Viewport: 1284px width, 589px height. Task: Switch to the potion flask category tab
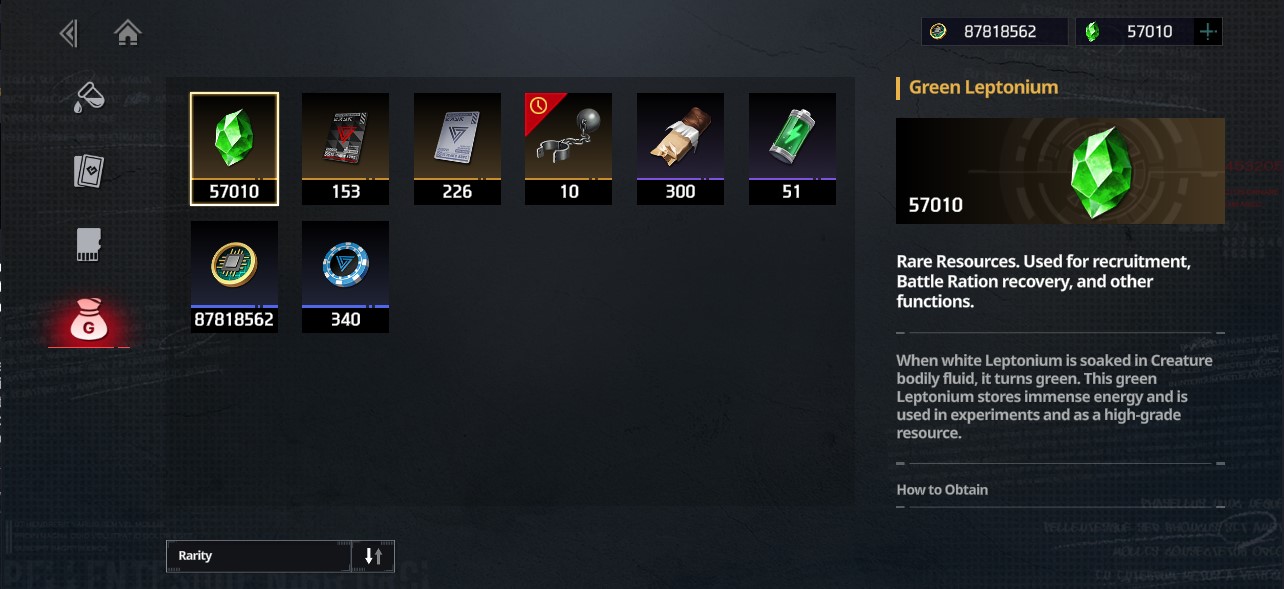coord(89,99)
